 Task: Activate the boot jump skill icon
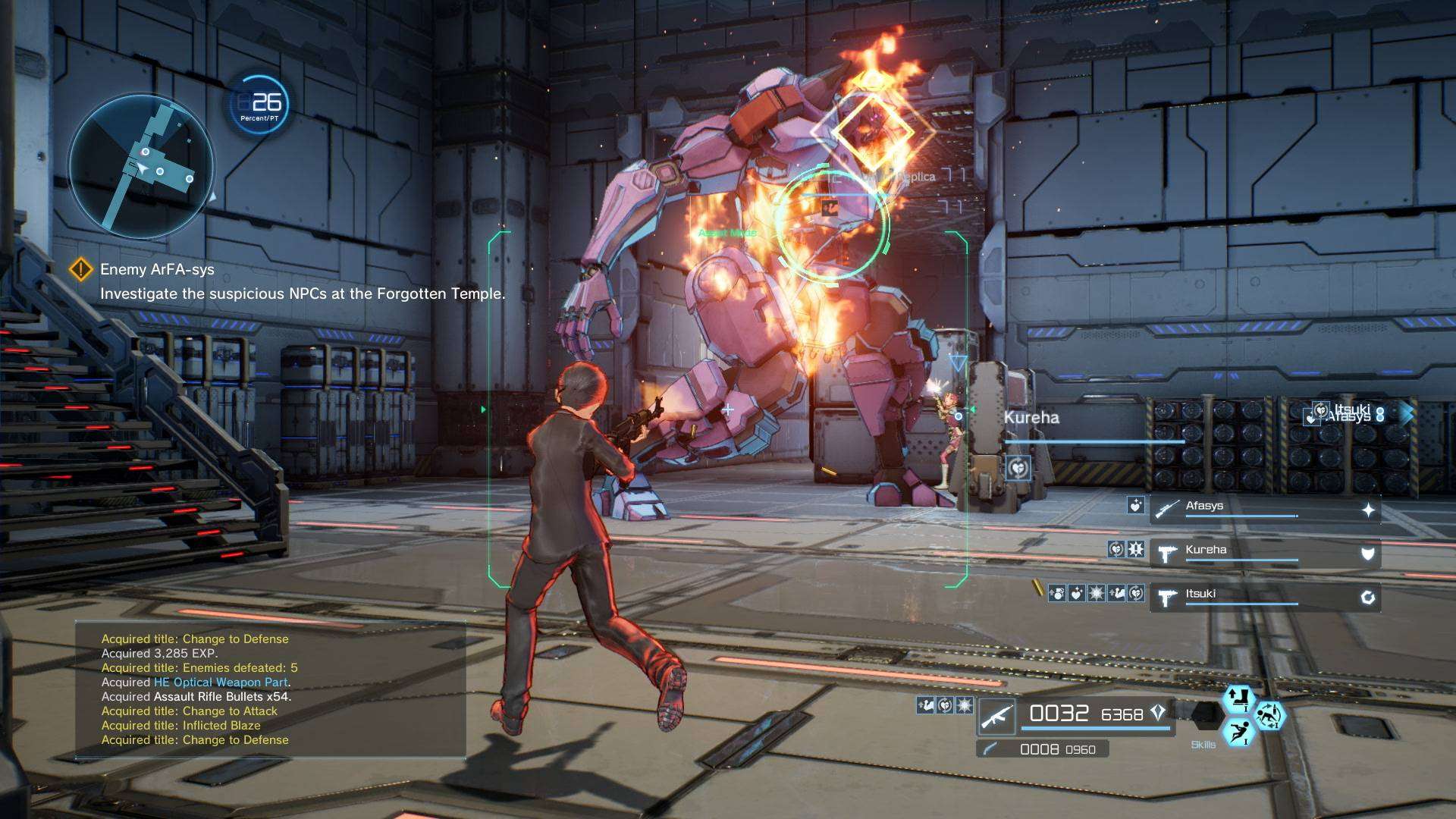tap(1238, 698)
